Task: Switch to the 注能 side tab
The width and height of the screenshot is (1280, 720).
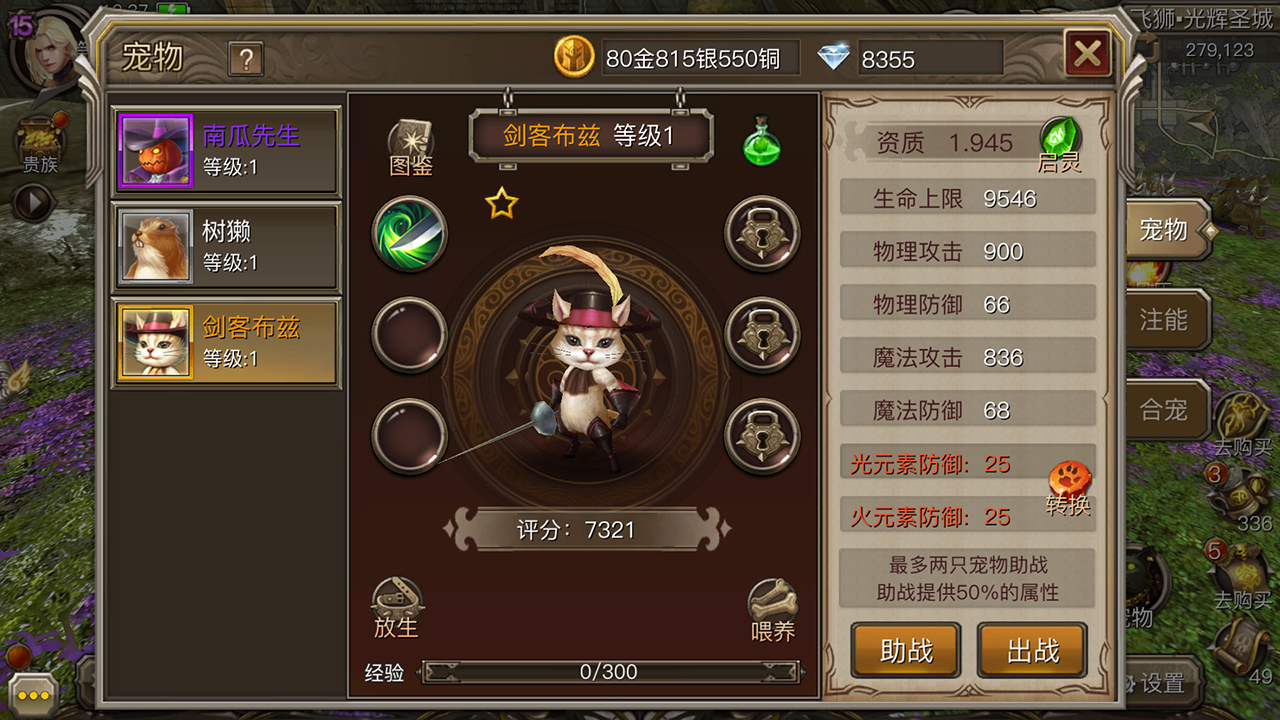Action: (1164, 320)
